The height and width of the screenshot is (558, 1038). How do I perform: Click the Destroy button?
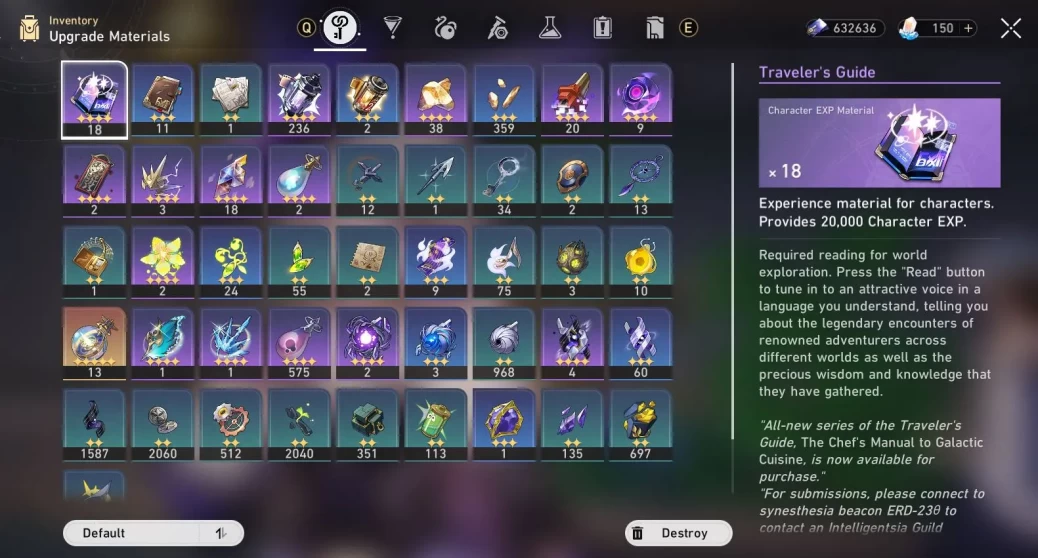pos(674,533)
